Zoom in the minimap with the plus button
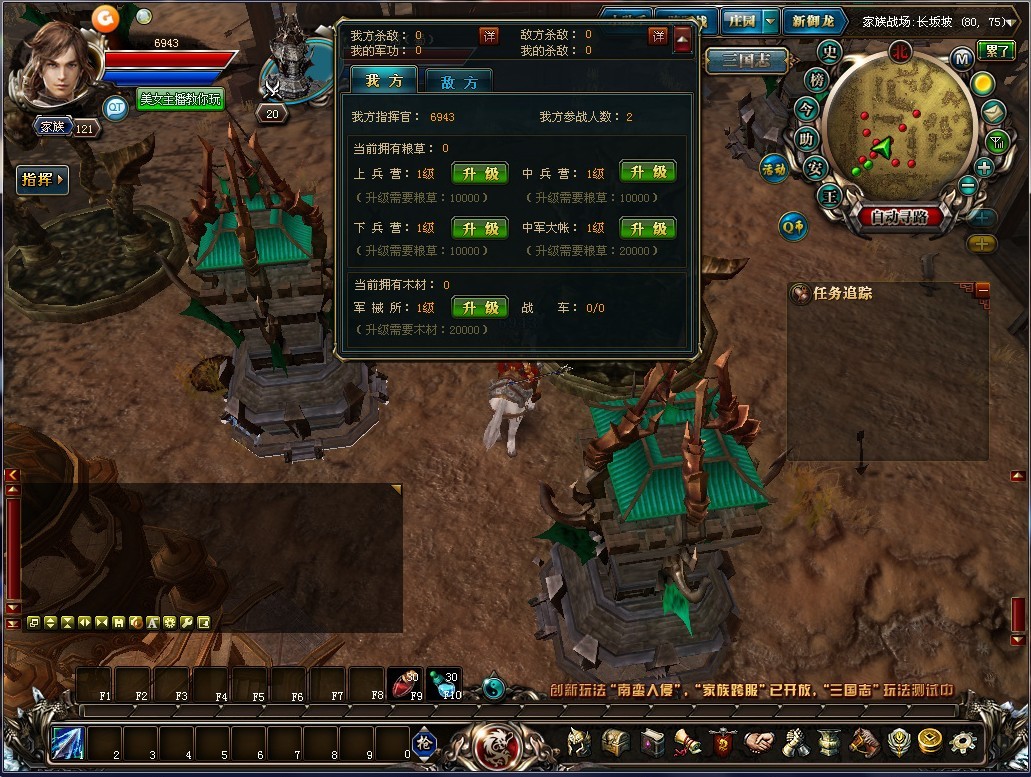The width and height of the screenshot is (1031, 777). coord(985,167)
